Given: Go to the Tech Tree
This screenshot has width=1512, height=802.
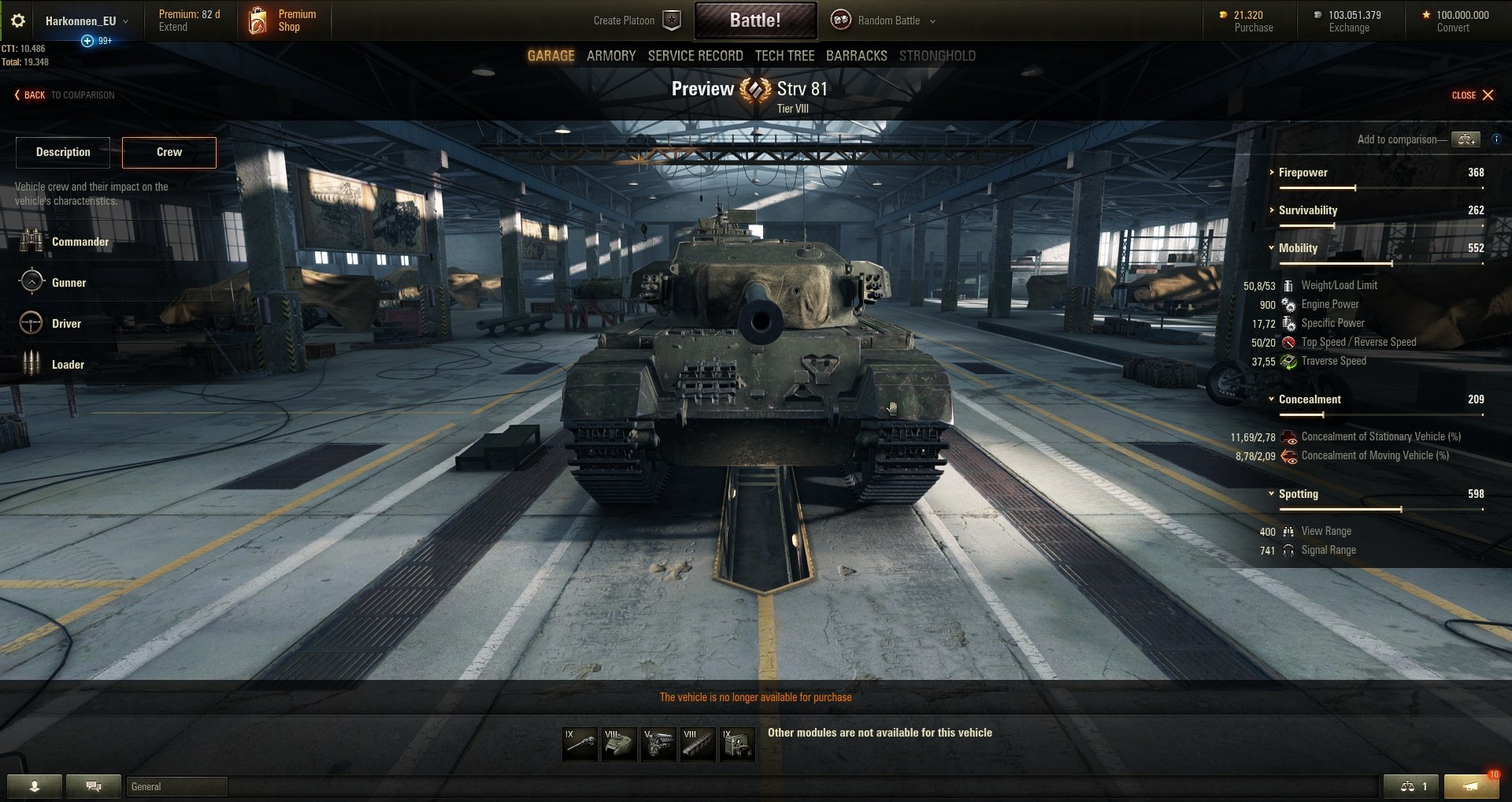Looking at the screenshot, I should (784, 56).
